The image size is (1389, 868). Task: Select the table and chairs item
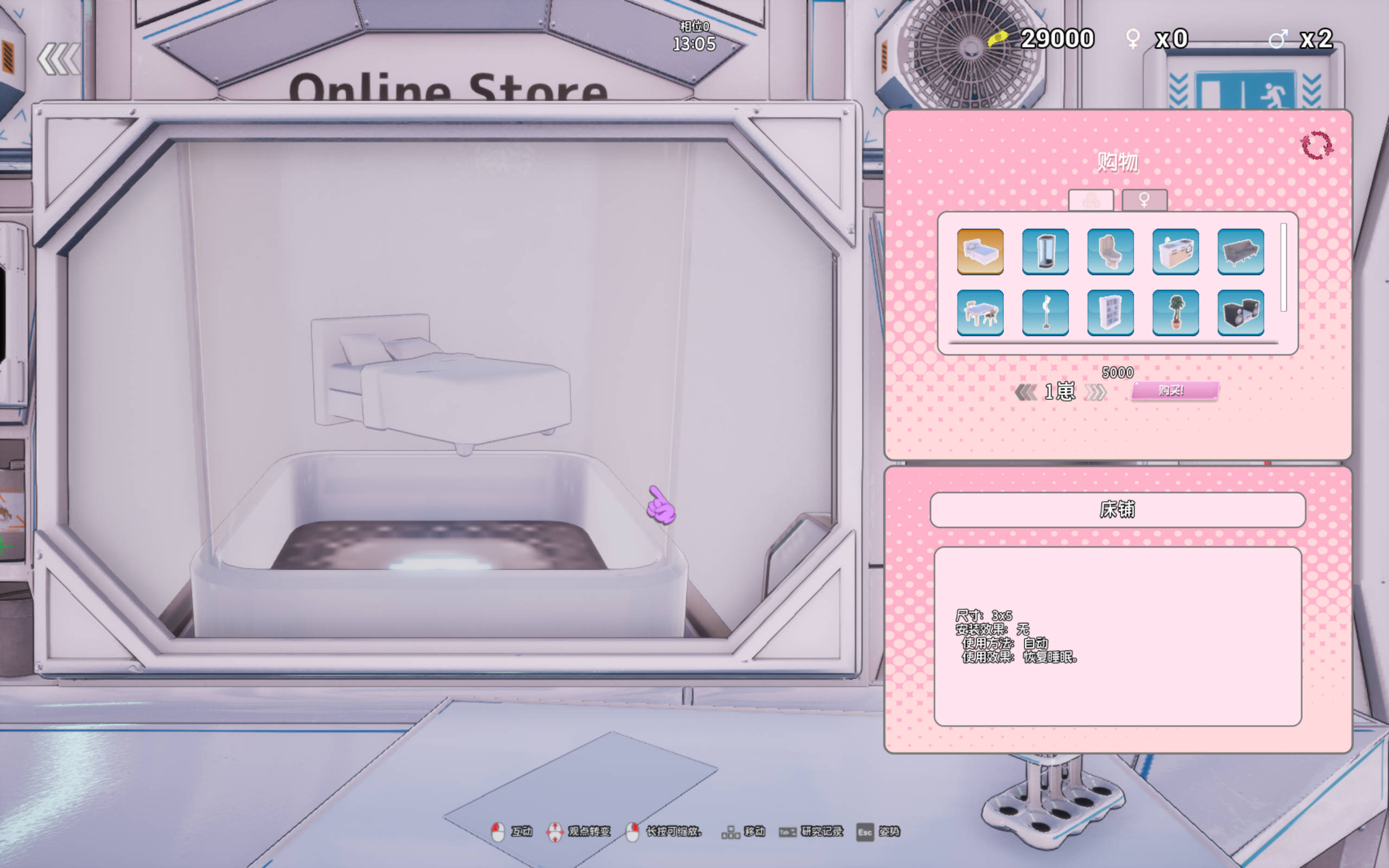tap(980, 313)
